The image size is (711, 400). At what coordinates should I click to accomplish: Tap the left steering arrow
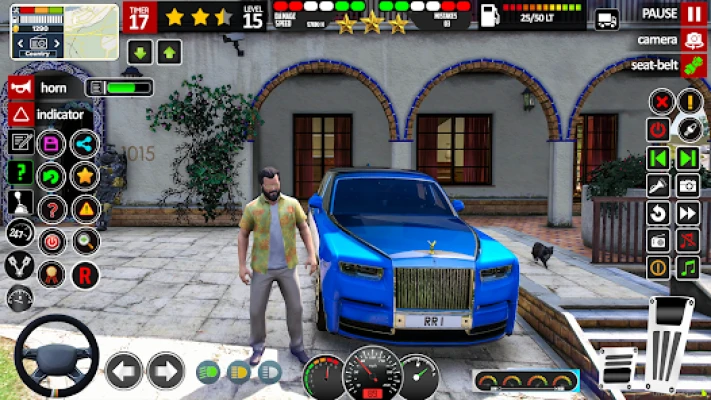coord(125,370)
